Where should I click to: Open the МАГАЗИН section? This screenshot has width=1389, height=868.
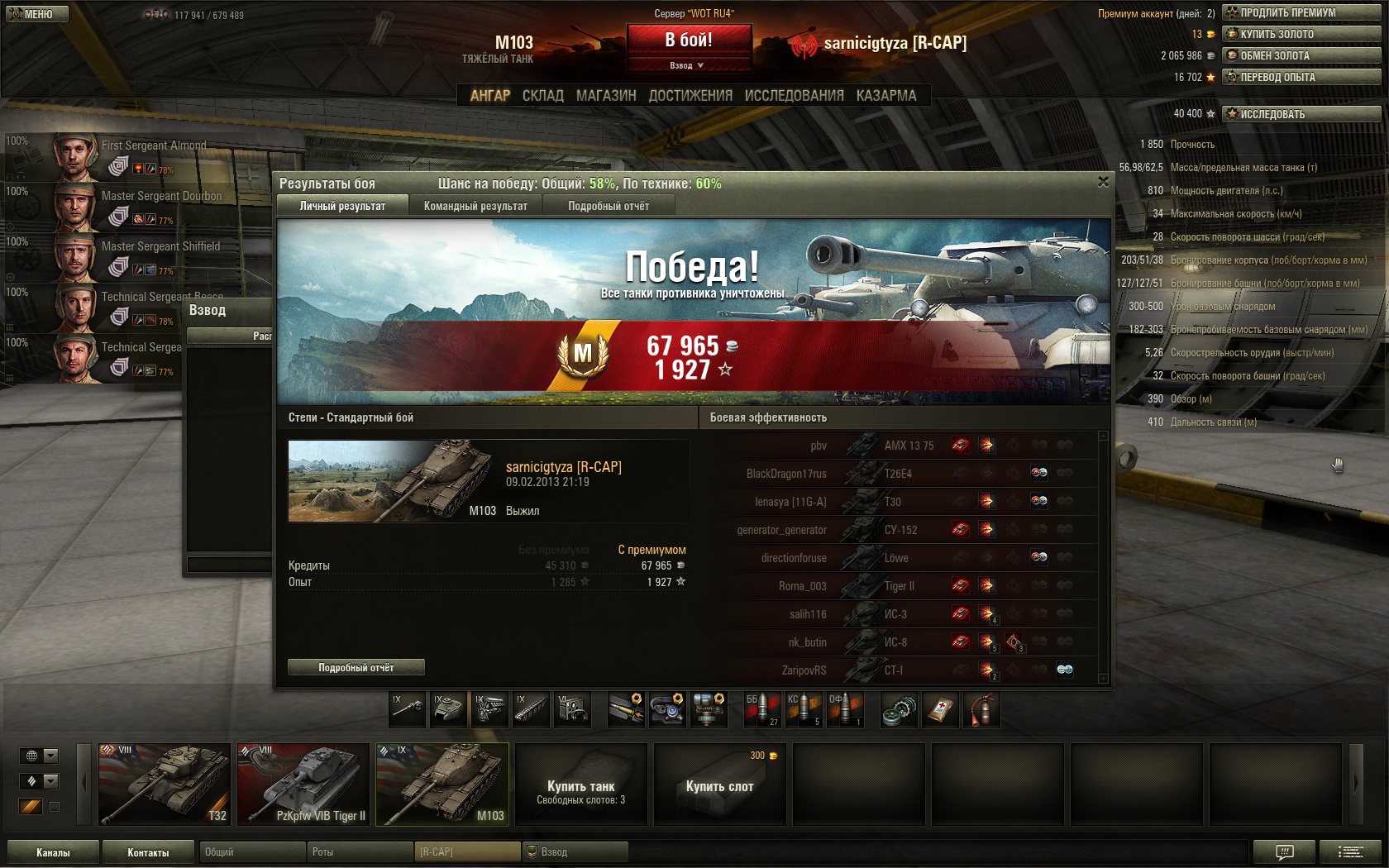click(606, 96)
